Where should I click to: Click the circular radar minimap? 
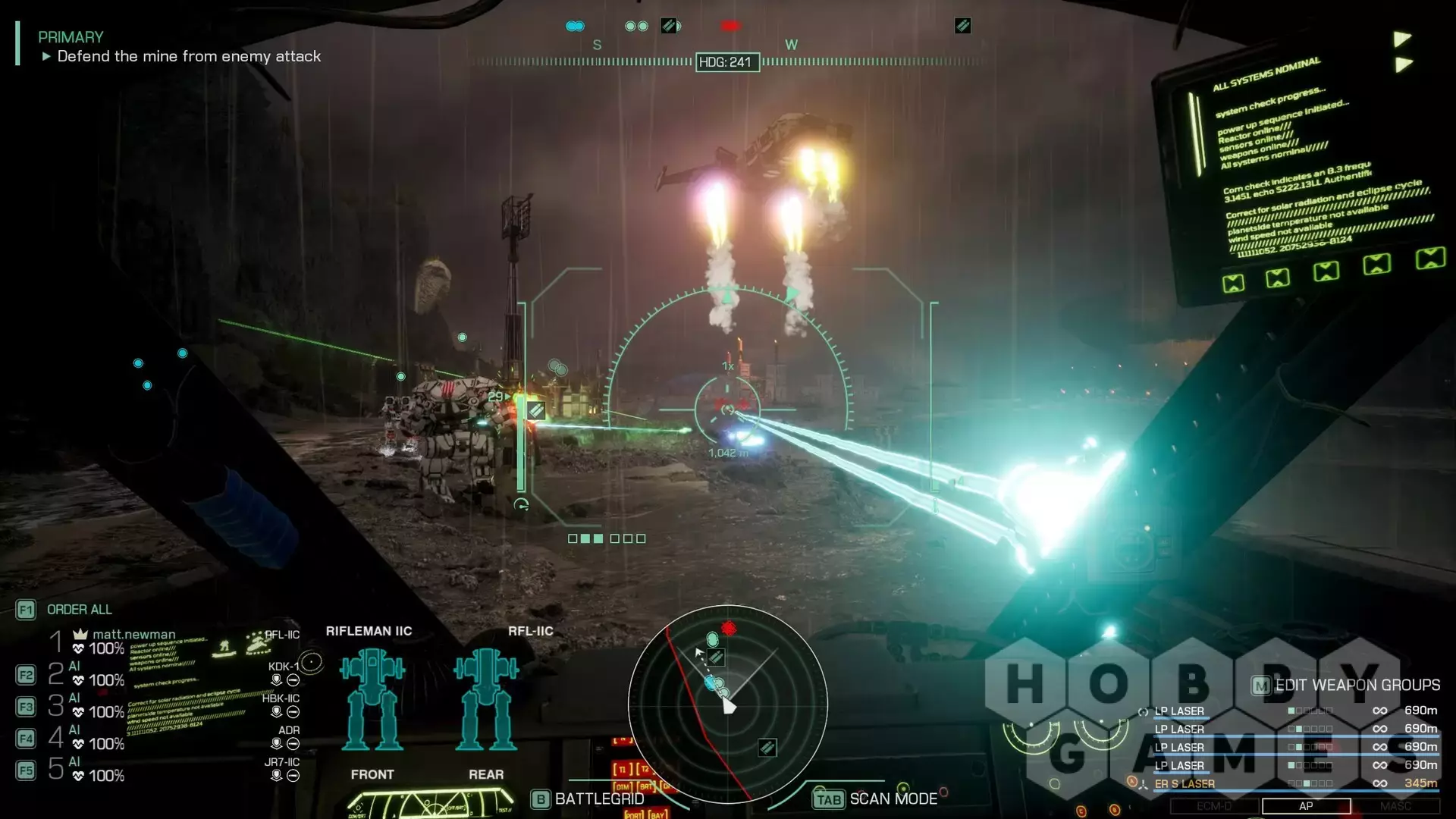(728, 704)
